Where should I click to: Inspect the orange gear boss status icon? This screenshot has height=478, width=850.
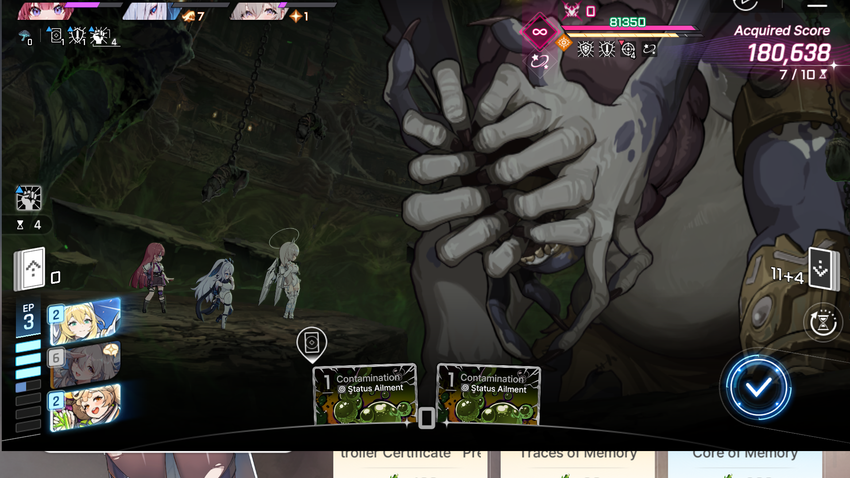coord(564,43)
